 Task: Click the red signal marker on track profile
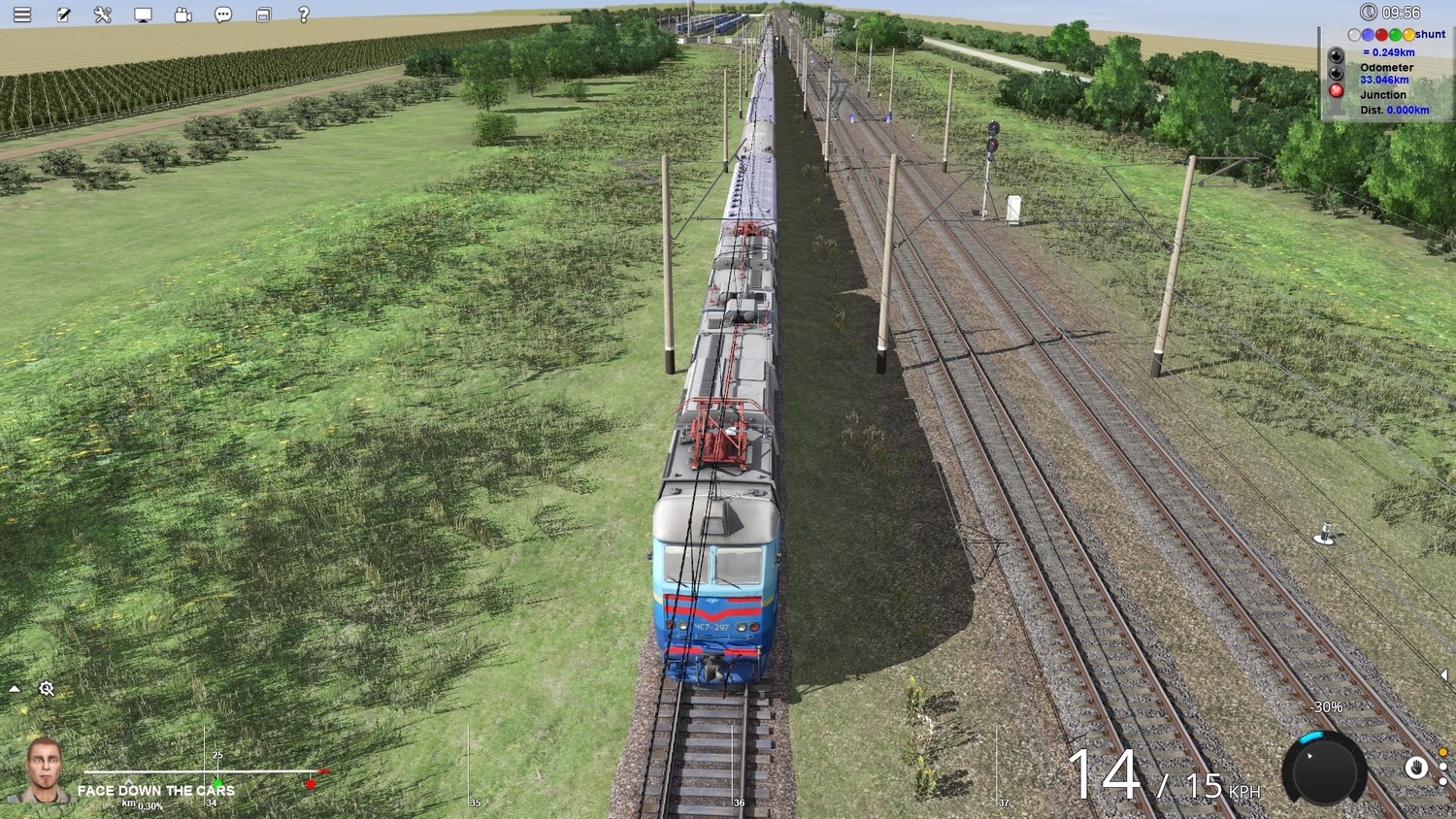(311, 783)
